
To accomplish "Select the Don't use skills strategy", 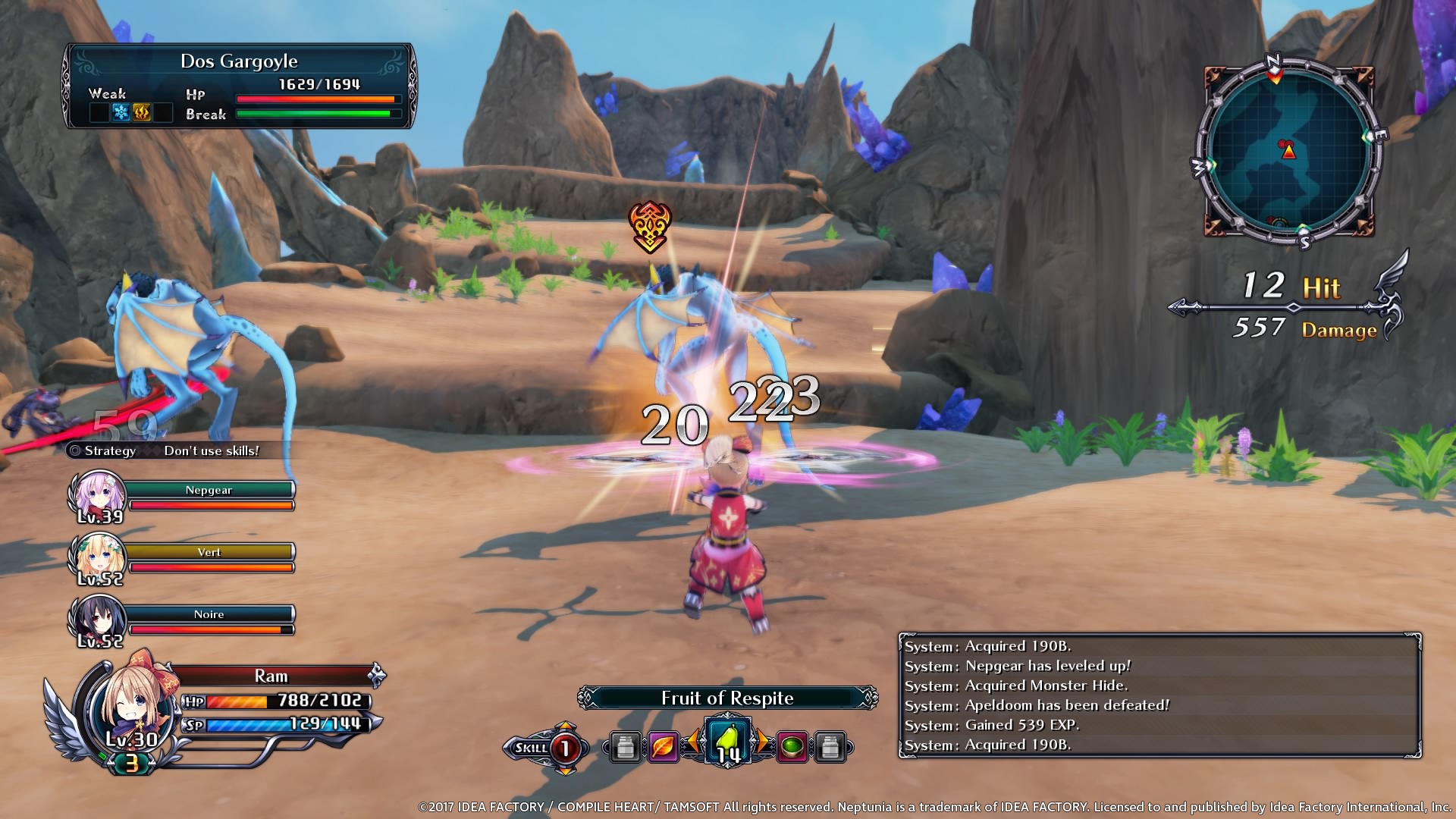I will [212, 450].
